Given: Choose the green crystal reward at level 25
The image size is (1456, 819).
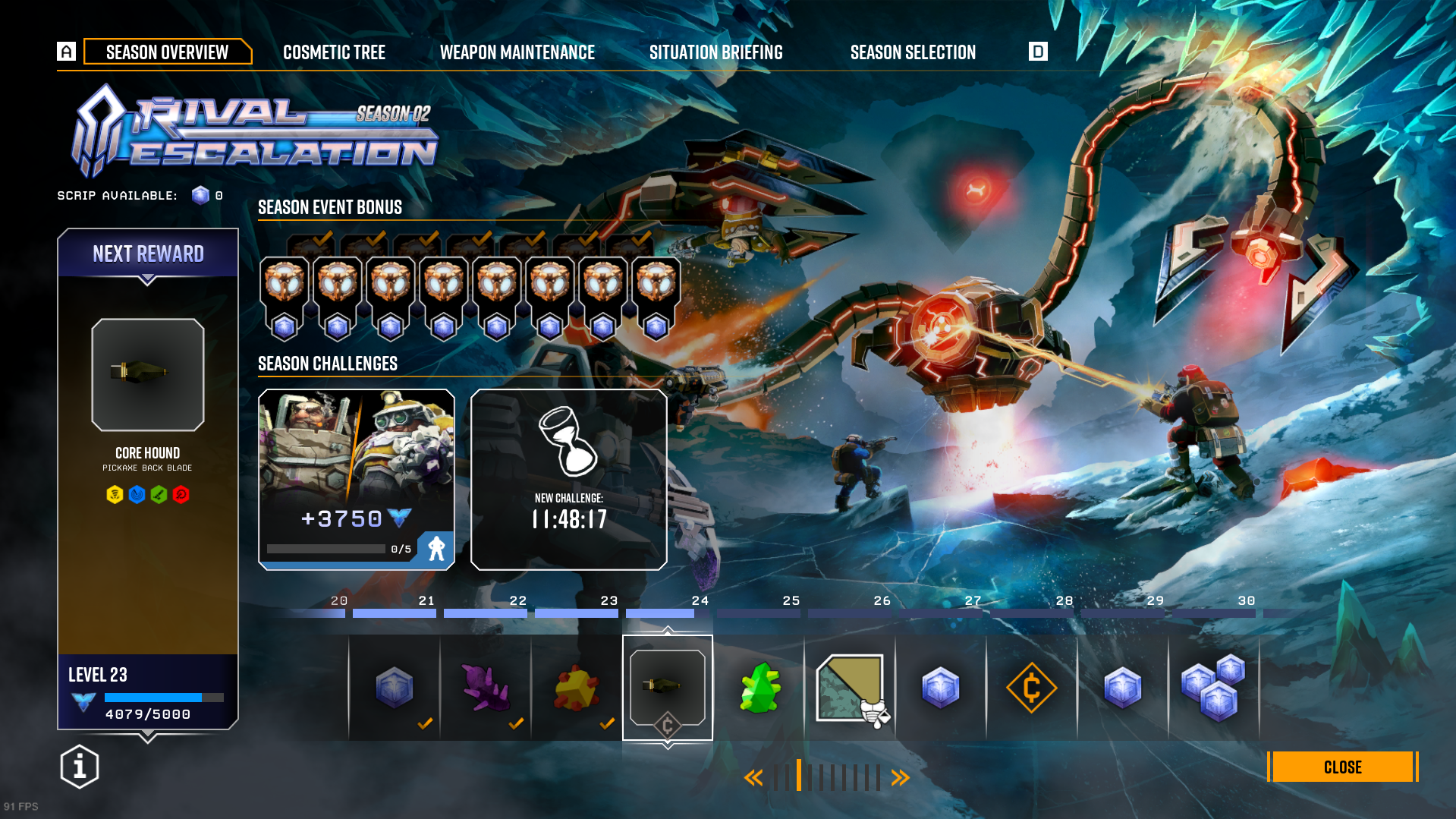Looking at the screenshot, I should pyautogui.click(x=759, y=688).
